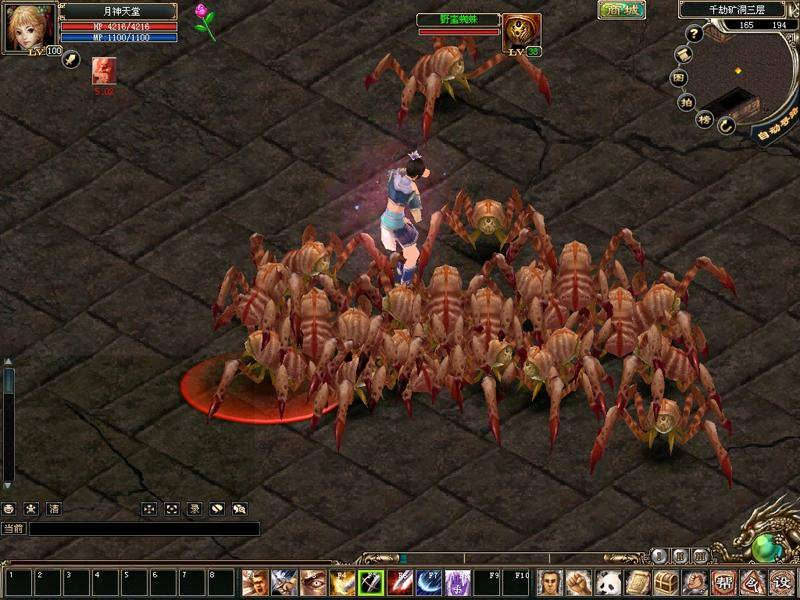Open the 设 settings button
Screen dimensions: 800x600
click(x=781, y=582)
